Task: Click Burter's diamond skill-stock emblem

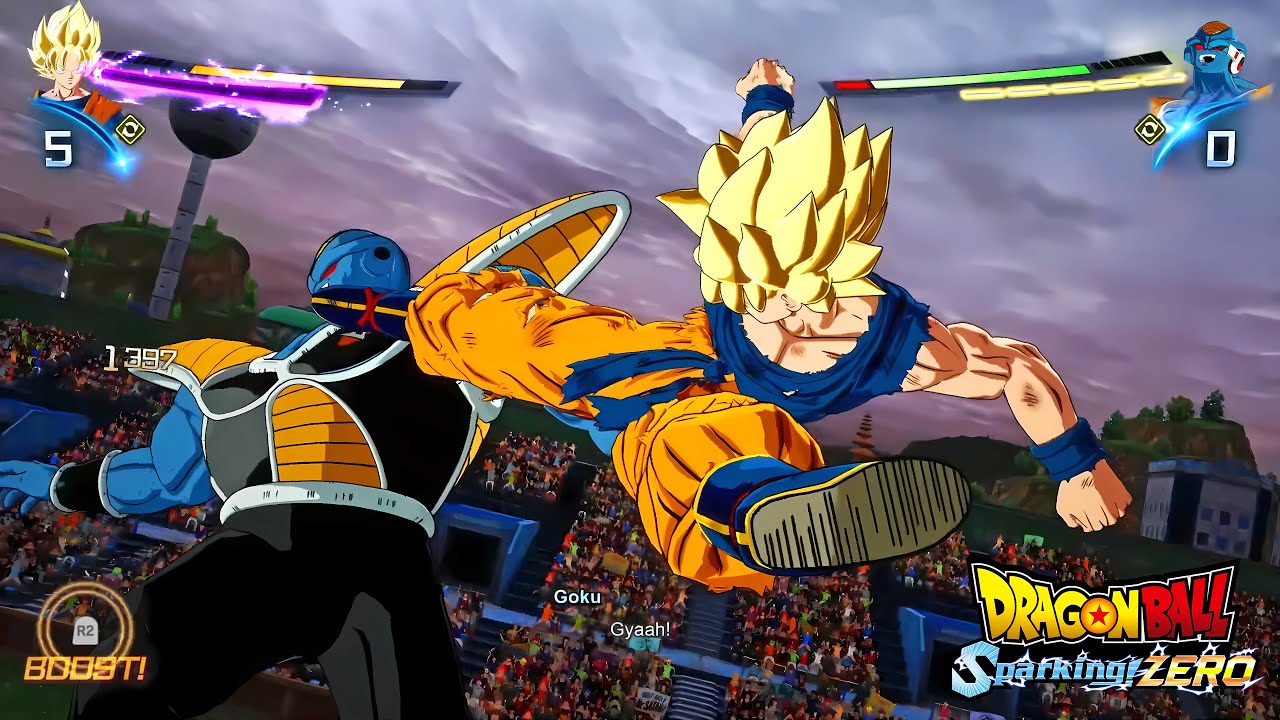Action: click(x=1152, y=128)
